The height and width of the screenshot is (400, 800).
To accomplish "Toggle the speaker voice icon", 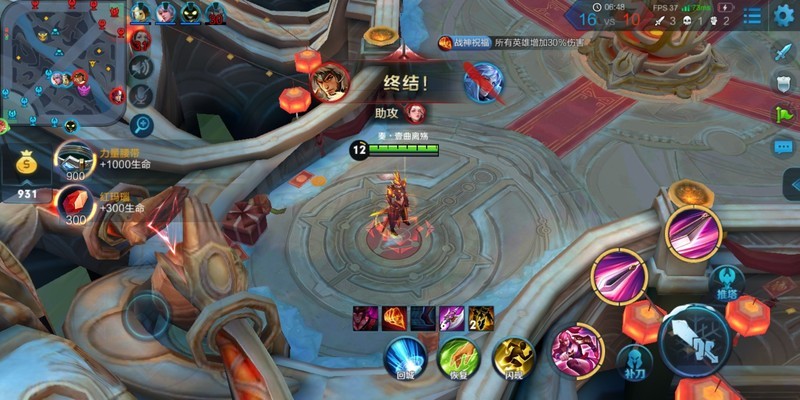I will 141,67.
